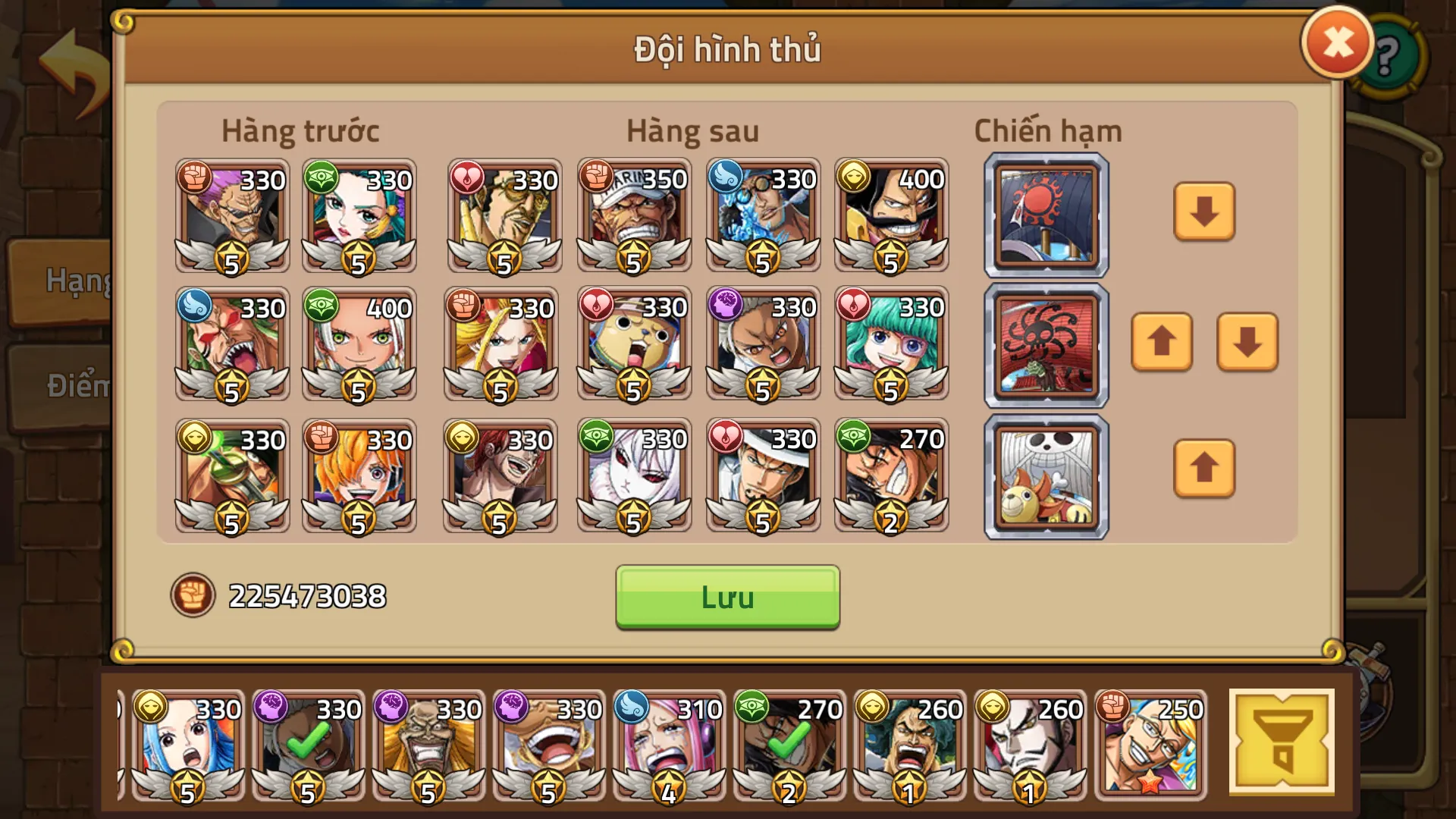Select the kraken flag warship
The height and width of the screenshot is (819, 1456).
pos(1045,347)
